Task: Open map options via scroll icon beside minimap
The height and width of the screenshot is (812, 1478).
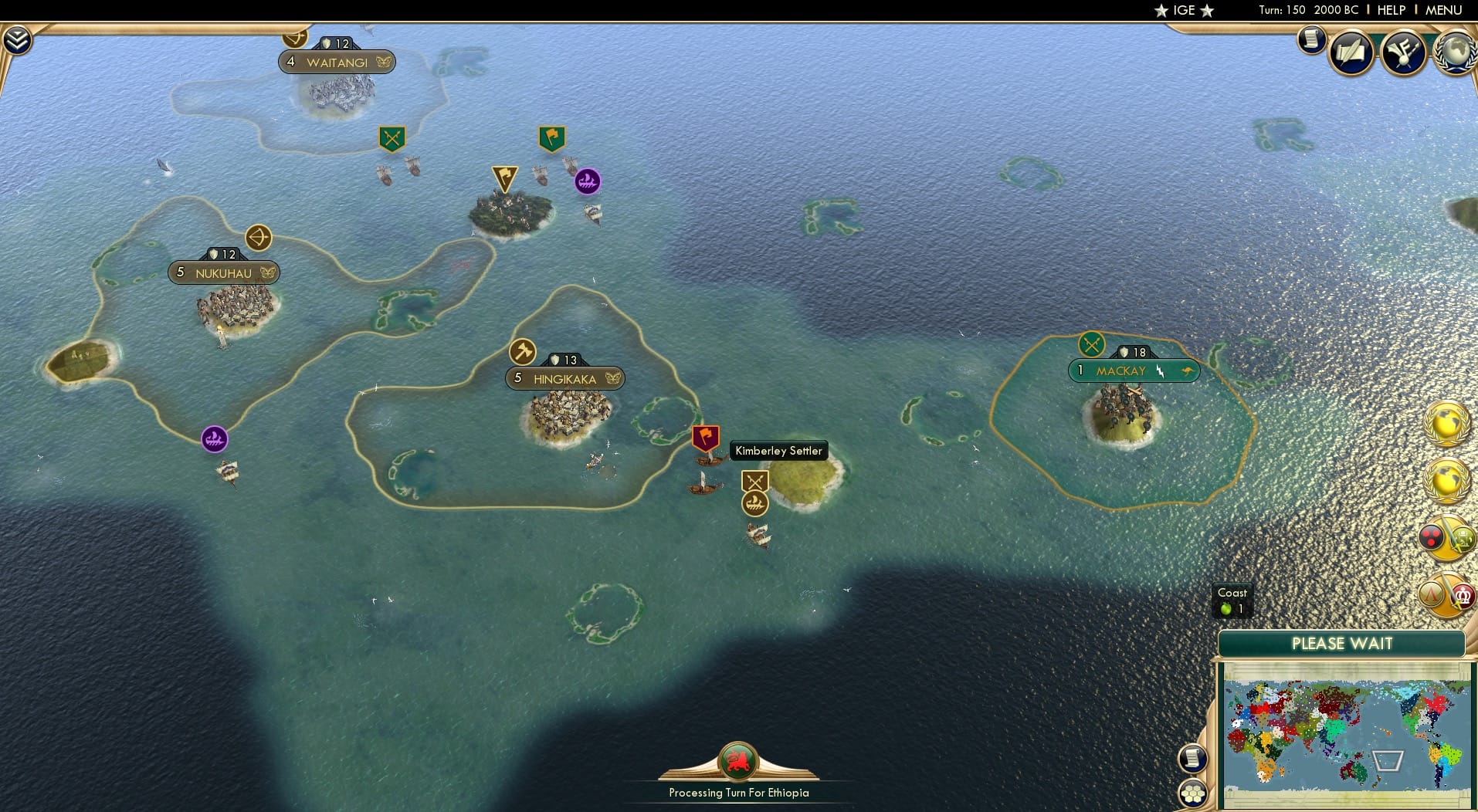Action: tap(1193, 758)
